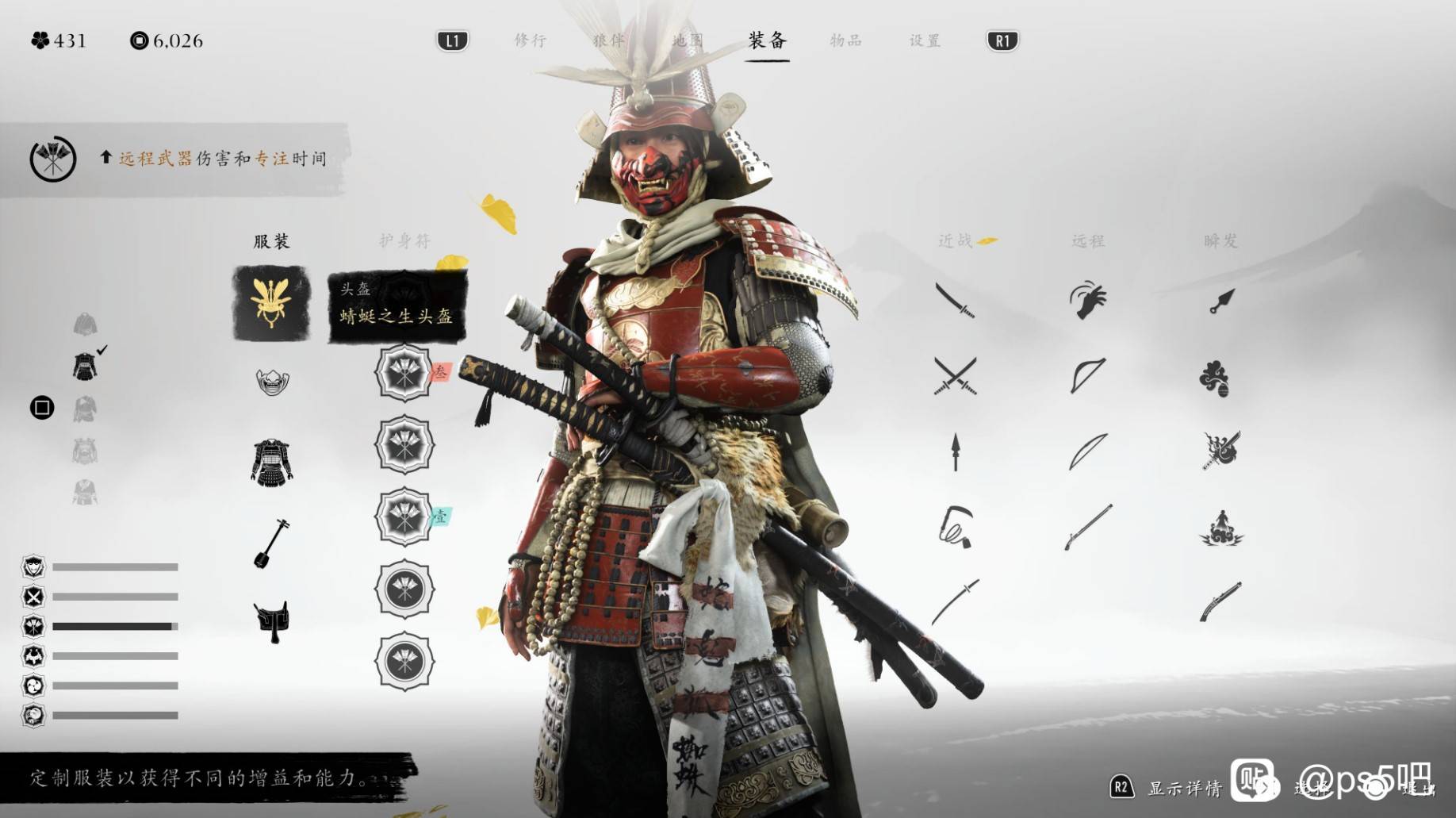Switch to the 修行 tab
Viewport: 1456px width, 818px height.
pyautogui.click(x=530, y=40)
